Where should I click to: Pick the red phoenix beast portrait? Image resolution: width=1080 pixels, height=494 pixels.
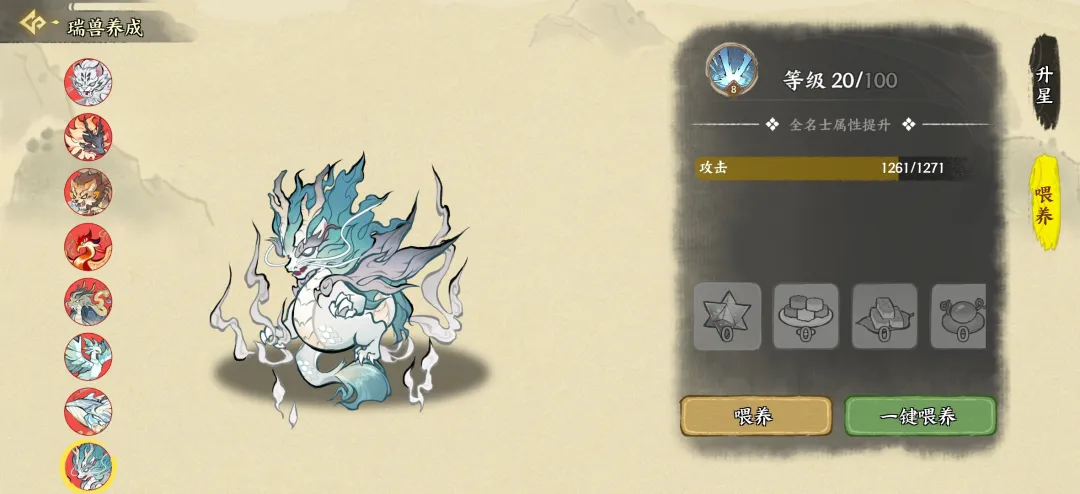click(88, 246)
